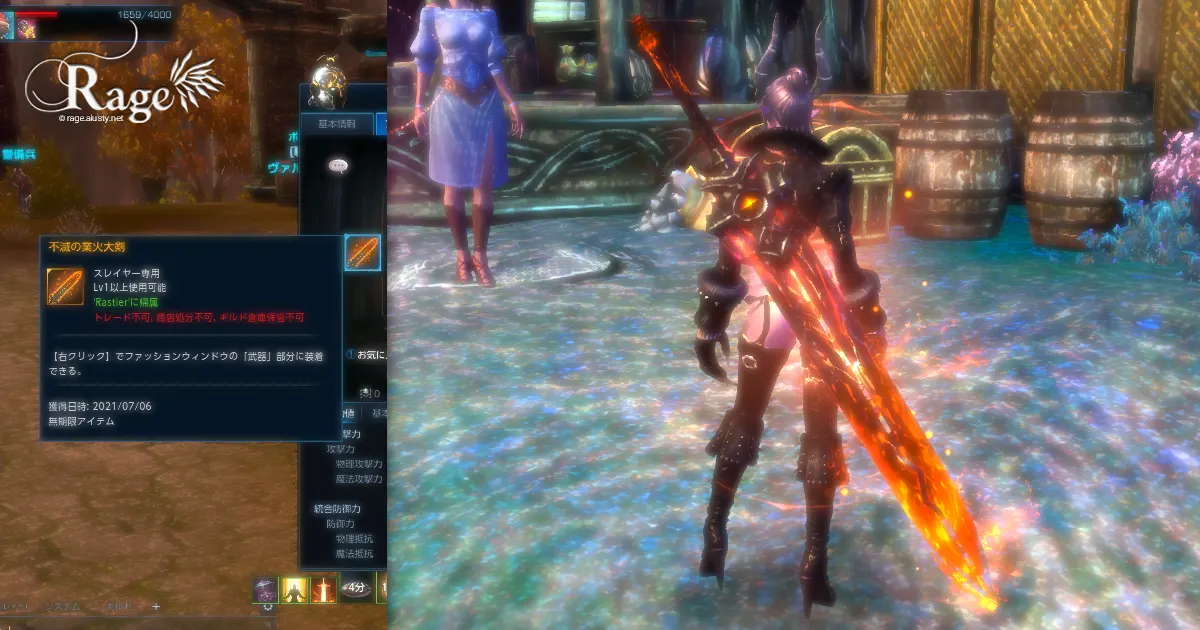1200x630 pixels.
Task: Add a new chat tab with plus button
Action: coord(156,606)
